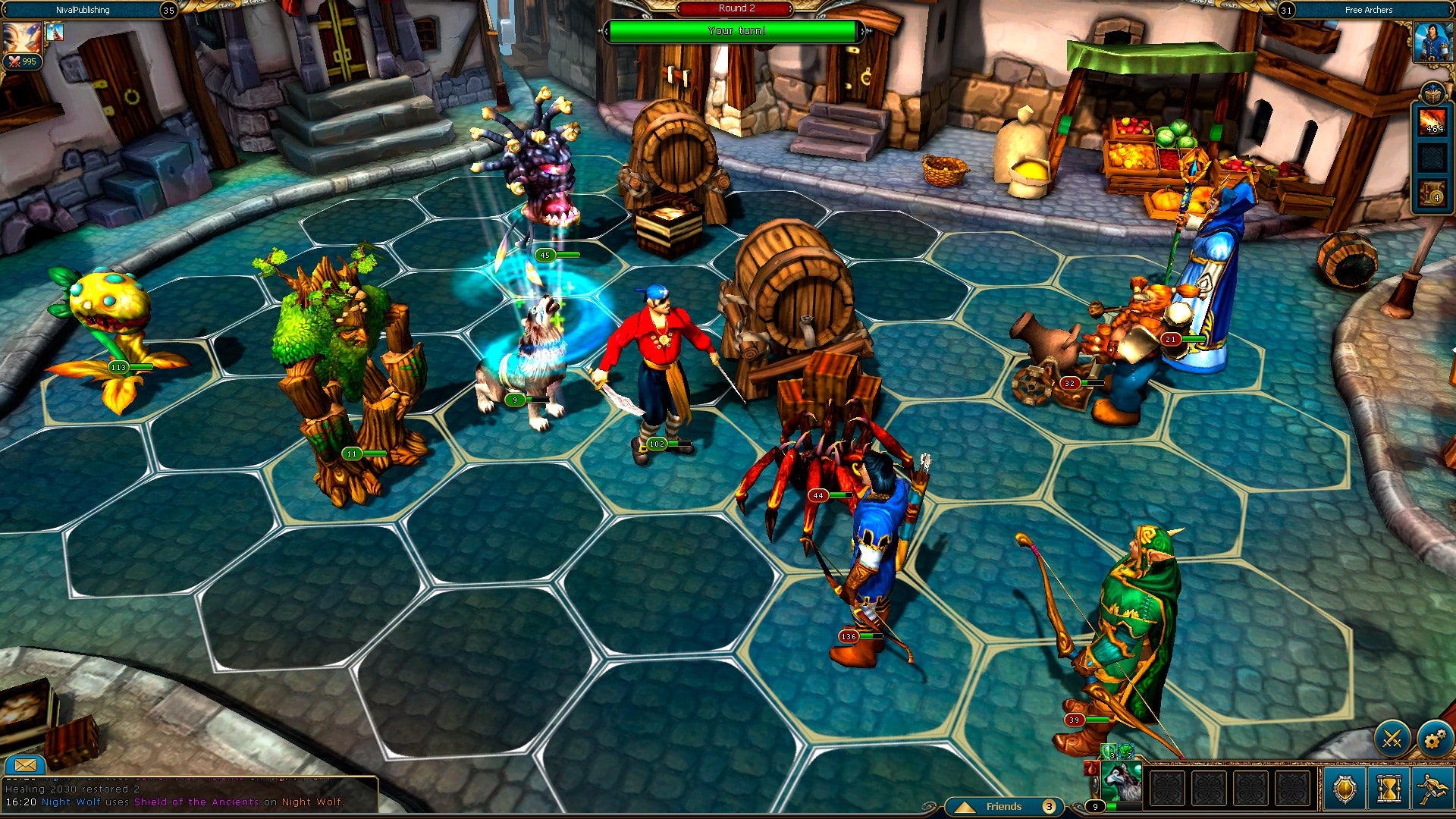Open the mail envelope icon
Viewport: 1456px width, 819px height.
(25, 764)
